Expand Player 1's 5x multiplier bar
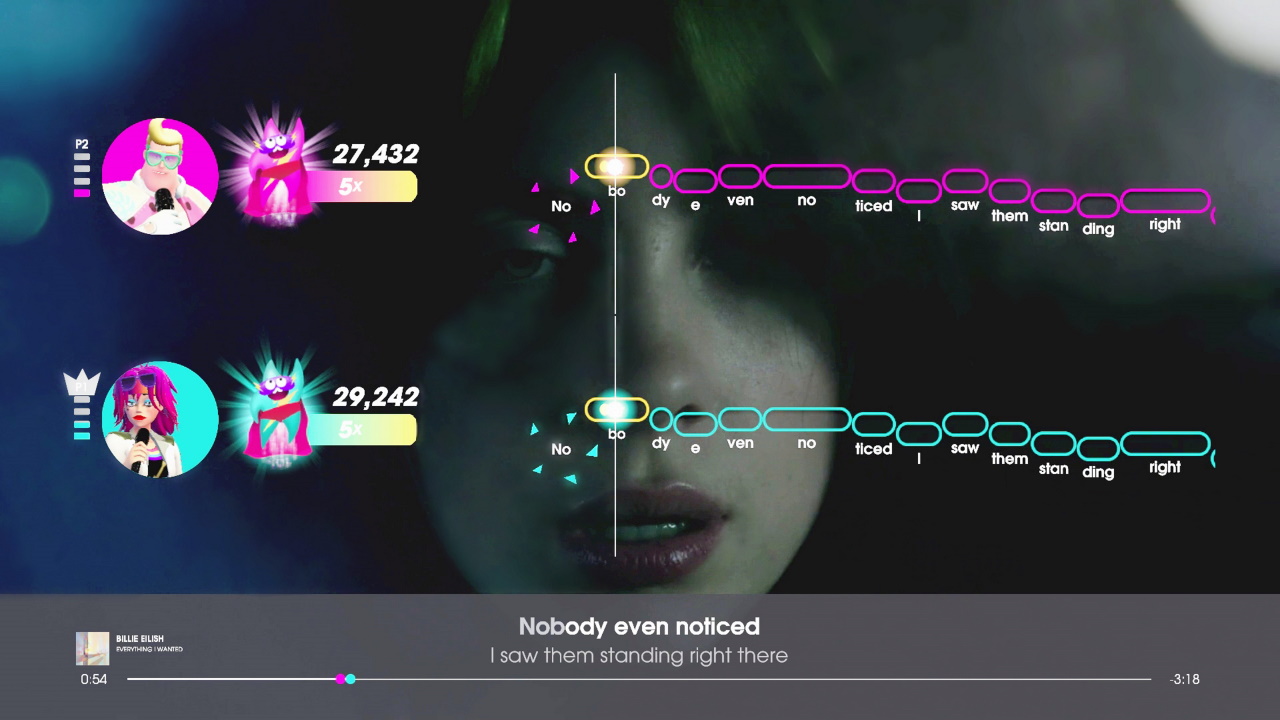Screen dimensions: 1280x720 363,430
